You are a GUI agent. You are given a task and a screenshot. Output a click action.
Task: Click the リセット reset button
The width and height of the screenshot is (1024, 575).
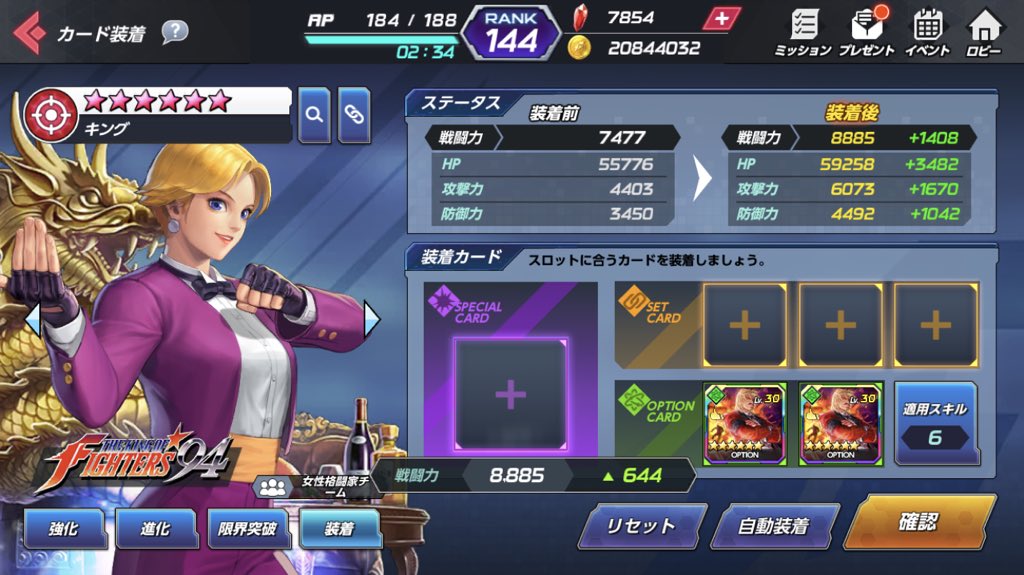(x=641, y=525)
